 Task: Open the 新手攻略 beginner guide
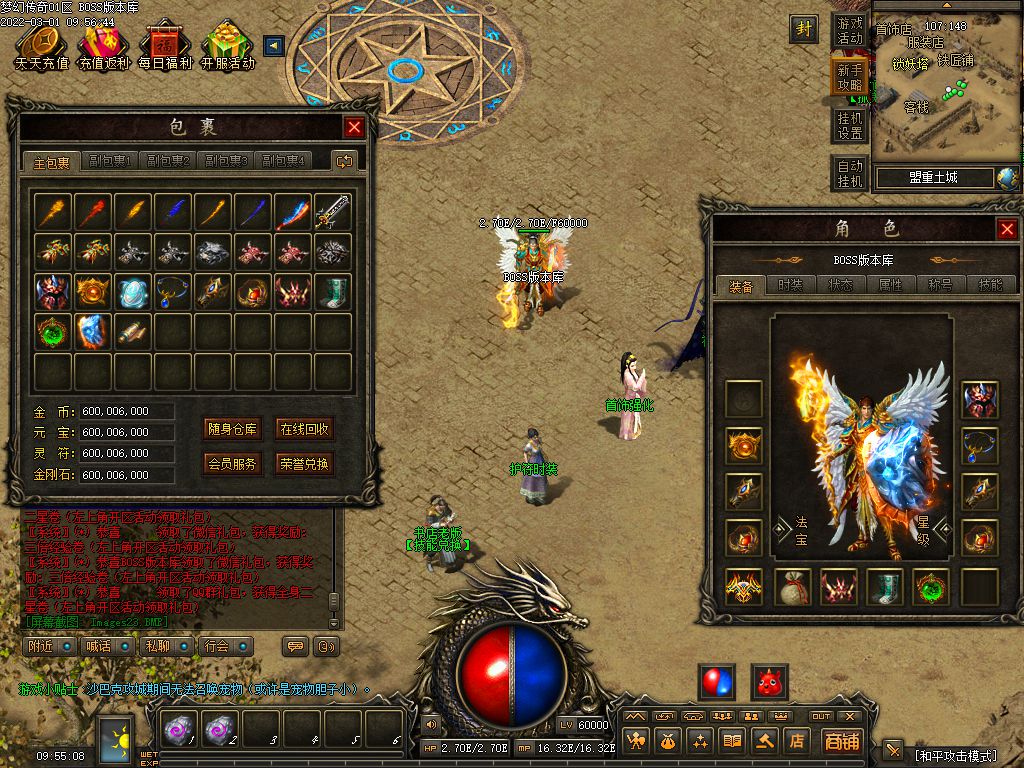pos(850,78)
